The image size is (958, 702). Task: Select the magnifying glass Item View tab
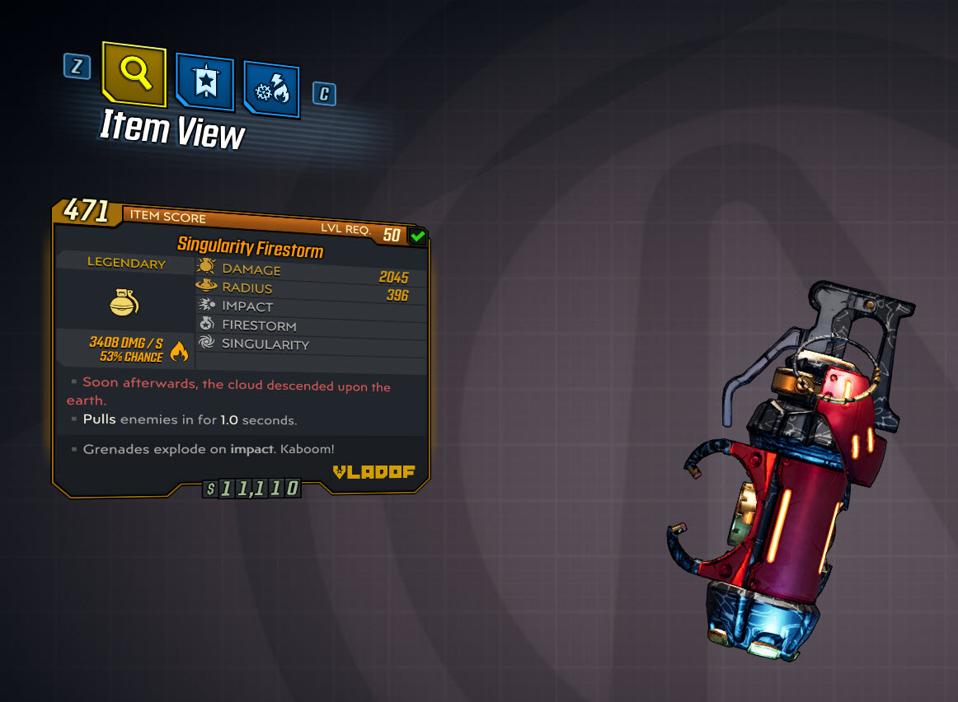pyautogui.click(x=134, y=73)
